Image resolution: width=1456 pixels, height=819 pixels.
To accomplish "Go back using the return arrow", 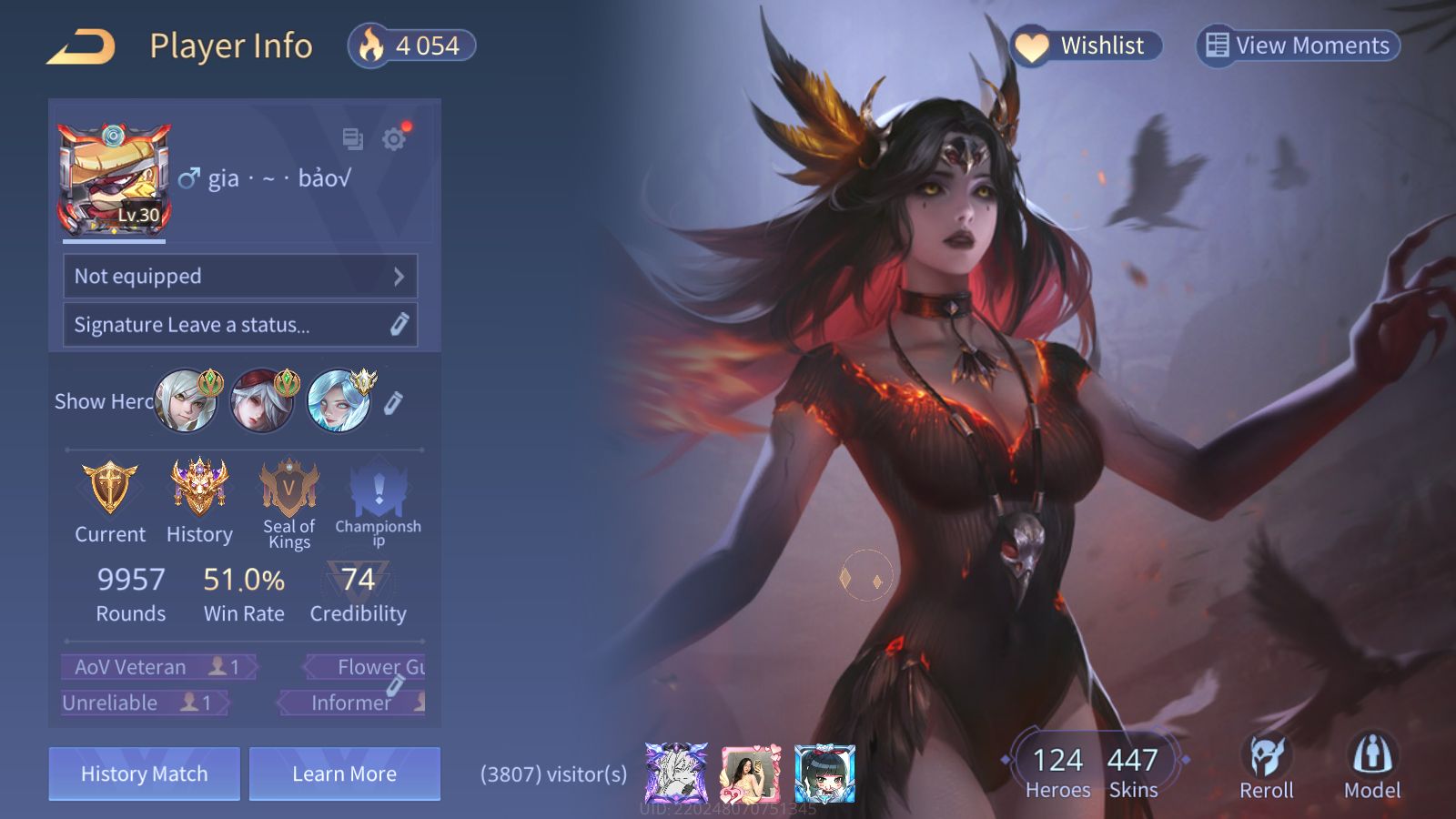I will (x=82, y=46).
